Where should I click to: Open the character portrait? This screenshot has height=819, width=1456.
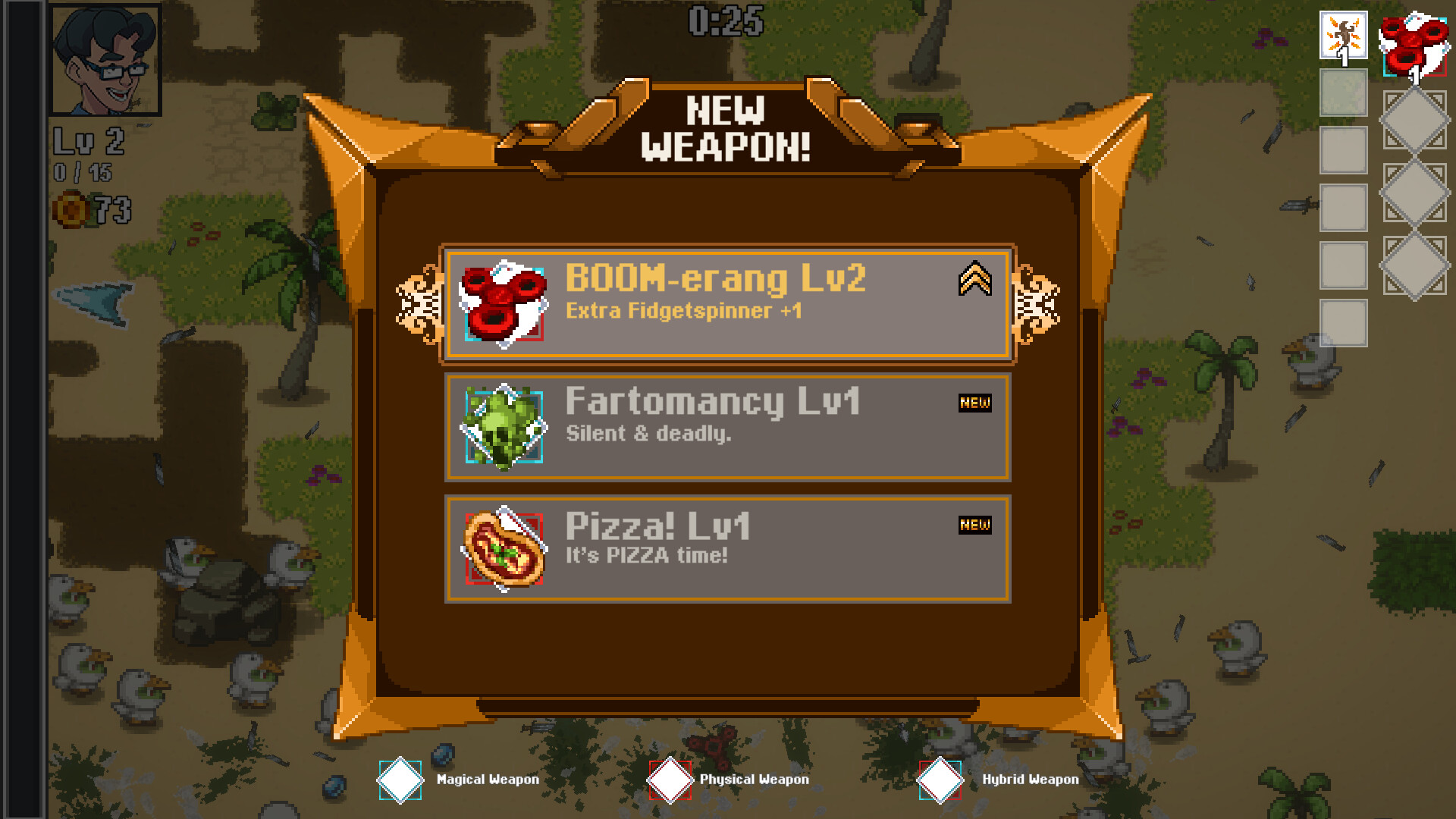click(106, 58)
